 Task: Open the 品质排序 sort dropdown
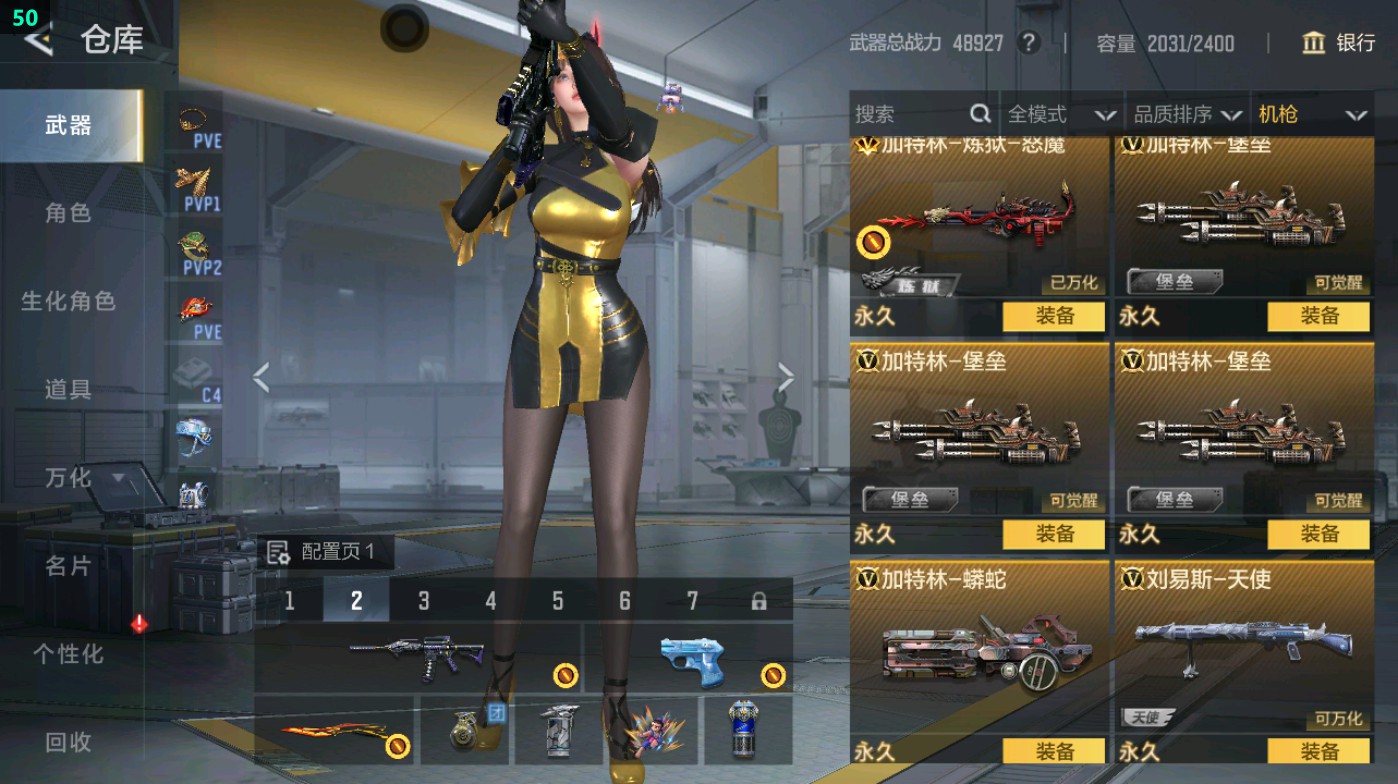(1187, 115)
